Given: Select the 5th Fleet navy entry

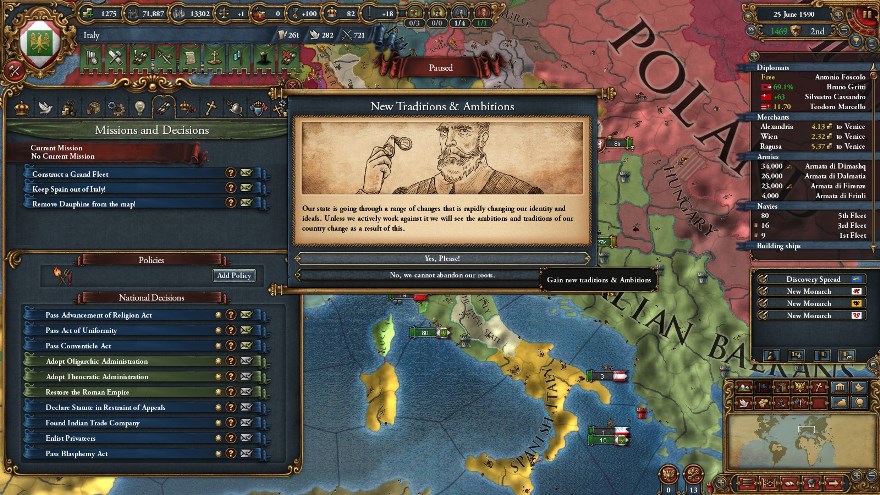Looking at the screenshot, I should point(808,215).
